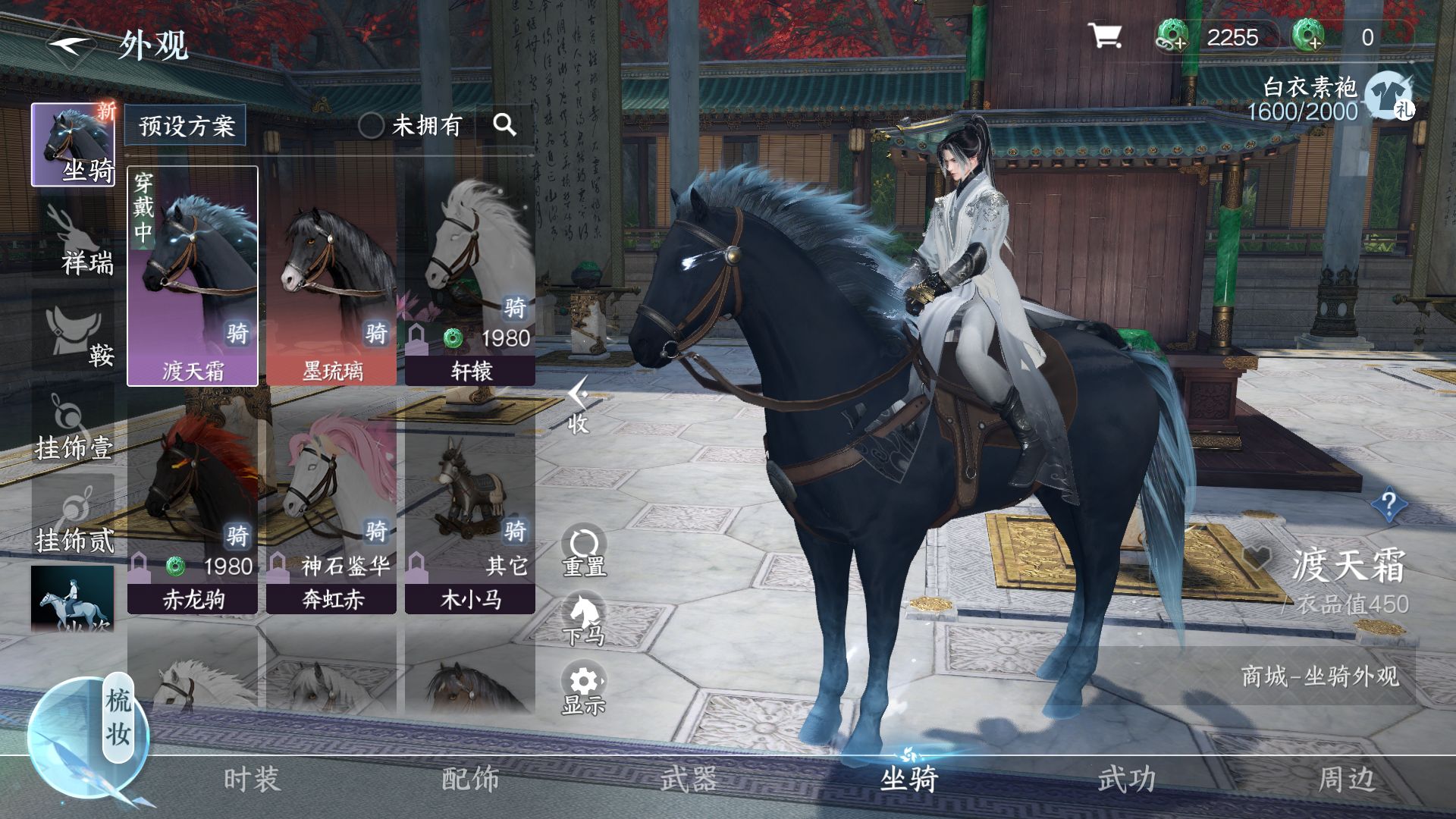The width and height of the screenshot is (1456, 819).
Task: Switch to the 时装 bottom tab
Action: pyautogui.click(x=252, y=779)
